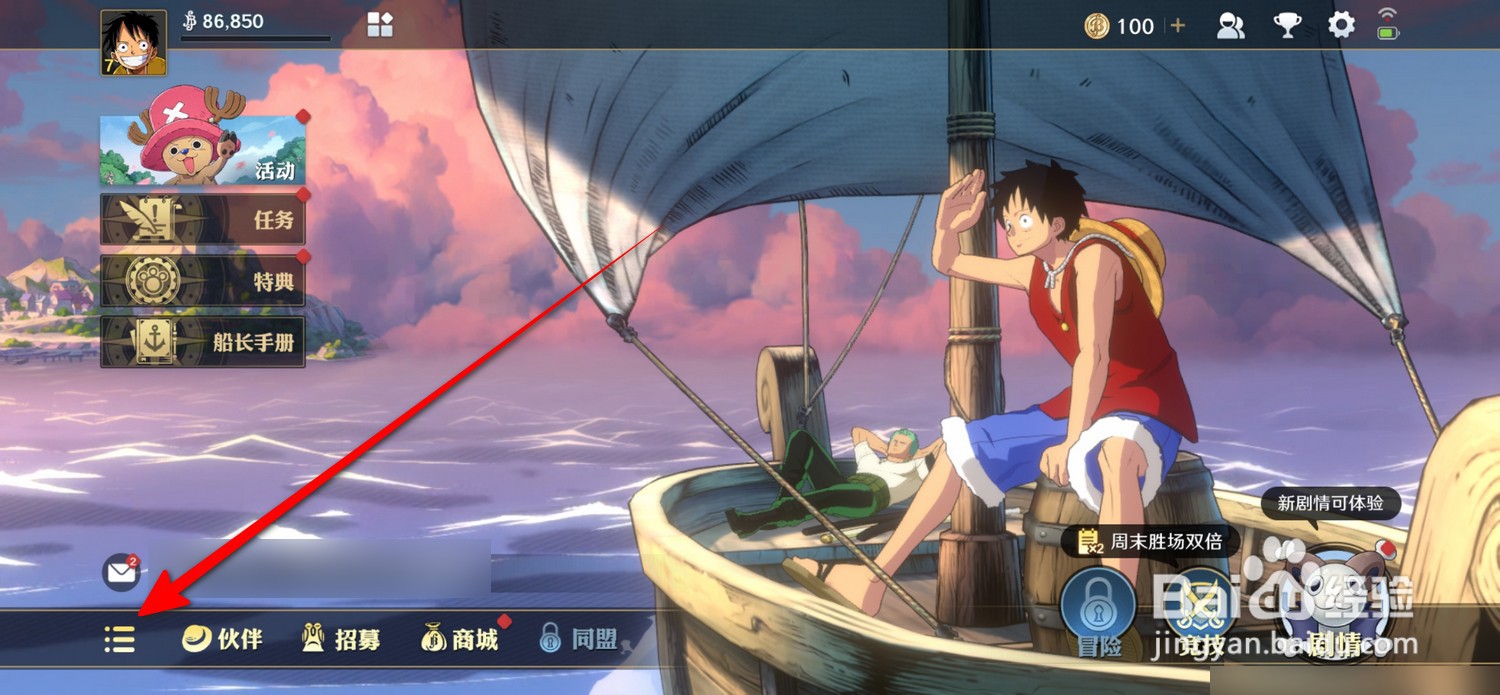The width and height of the screenshot is (1500, 695).
Task: Open the 活动 events banner with Chopper
Action: (203, 151)
